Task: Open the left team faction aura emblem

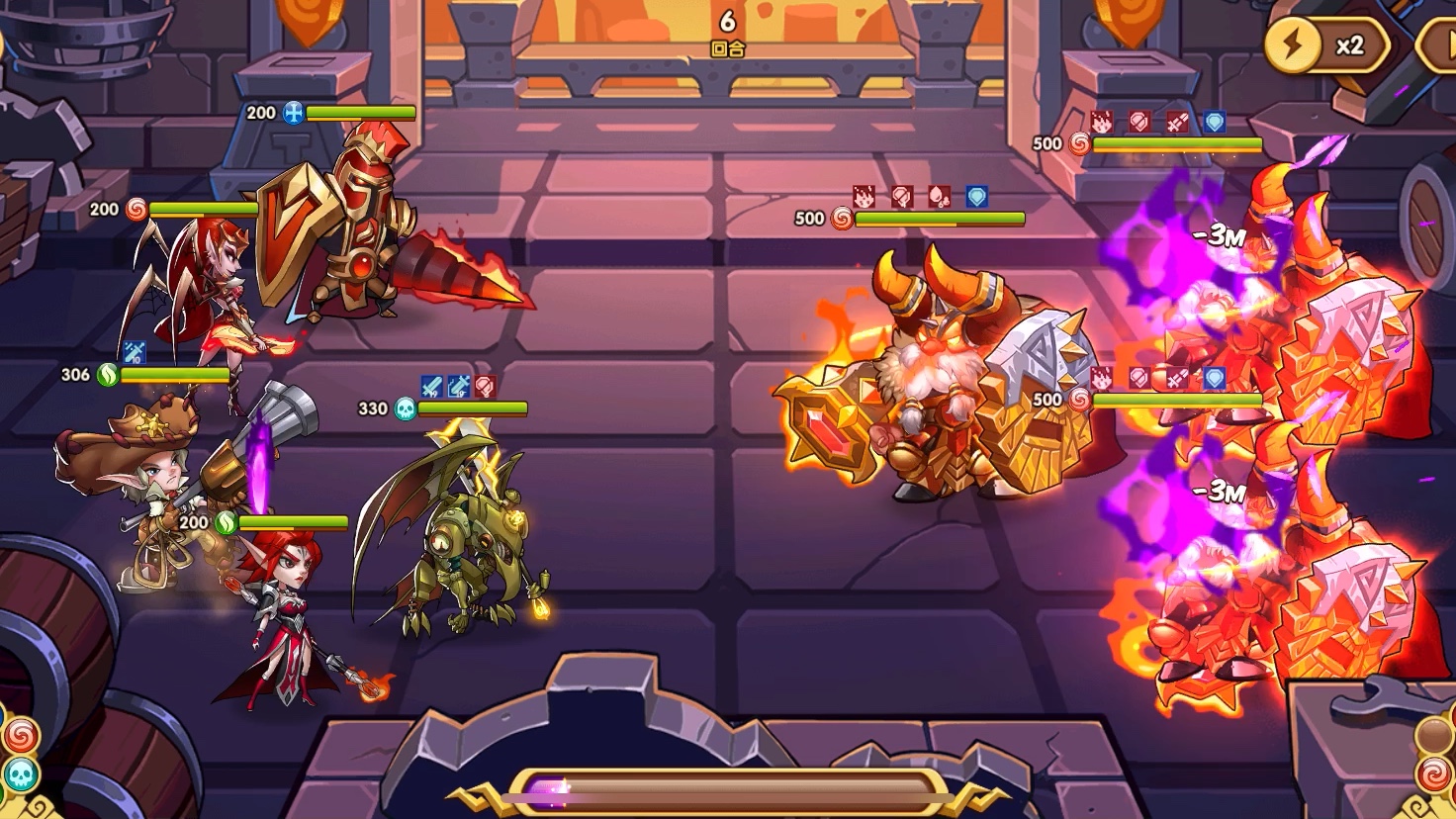Action: [x=20, y=755]
